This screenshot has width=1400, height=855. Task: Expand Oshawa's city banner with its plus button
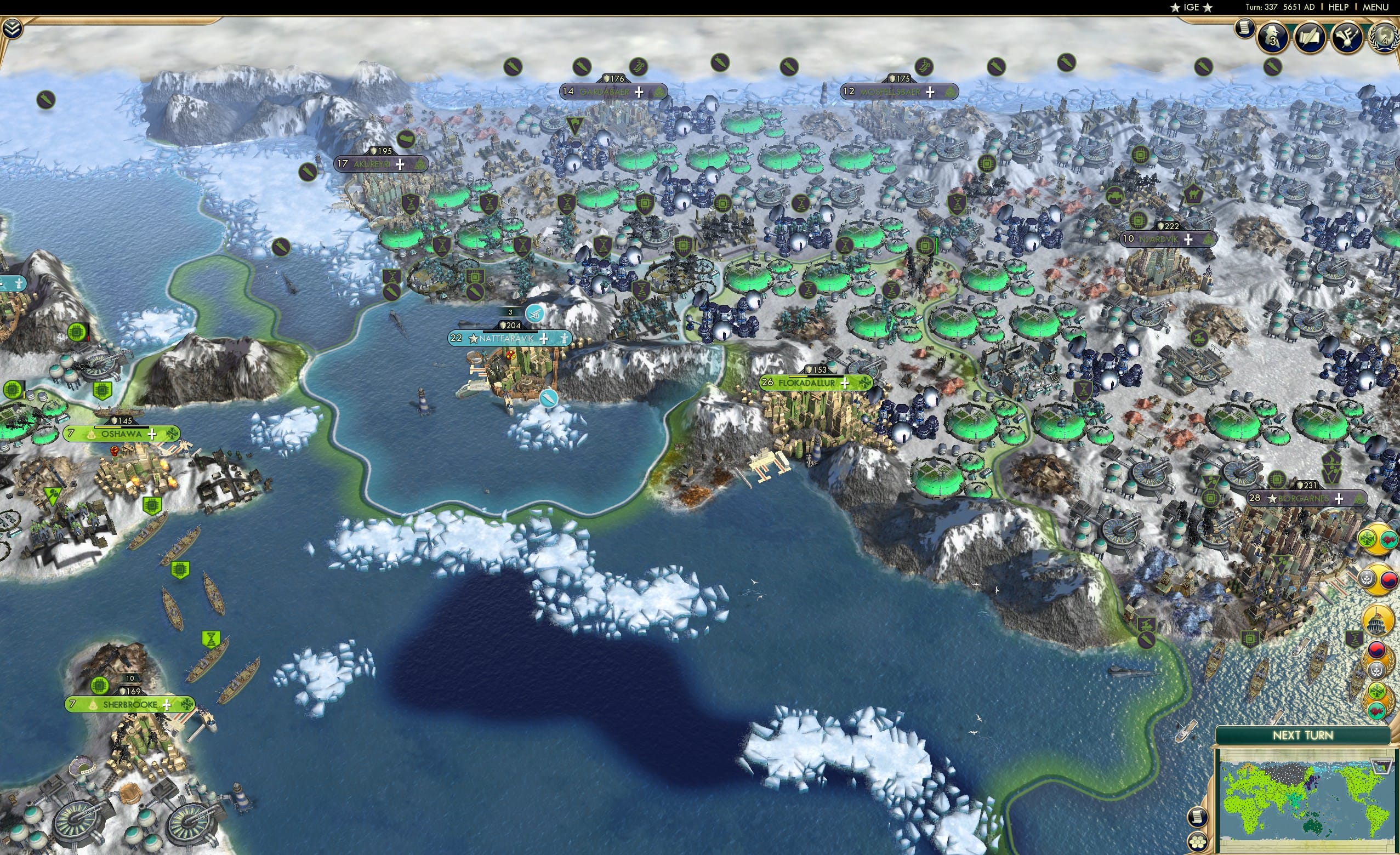(152, 434)
